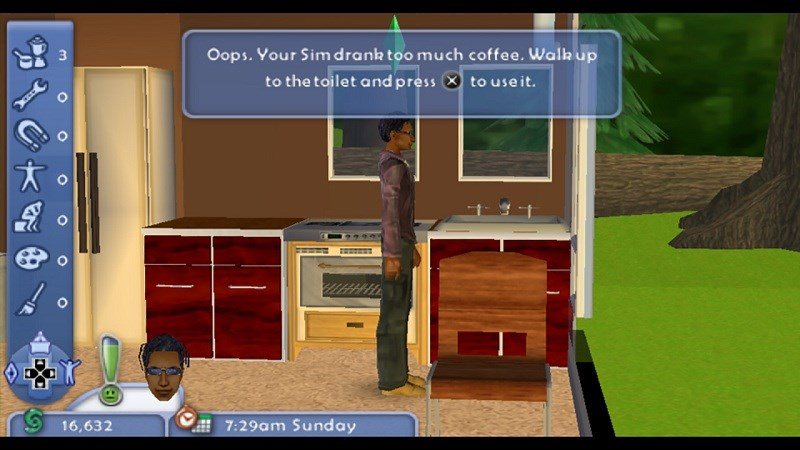The image size is (800, 450).
Task: Click the d-pad shortcut wheel
Action: point(41,373)
